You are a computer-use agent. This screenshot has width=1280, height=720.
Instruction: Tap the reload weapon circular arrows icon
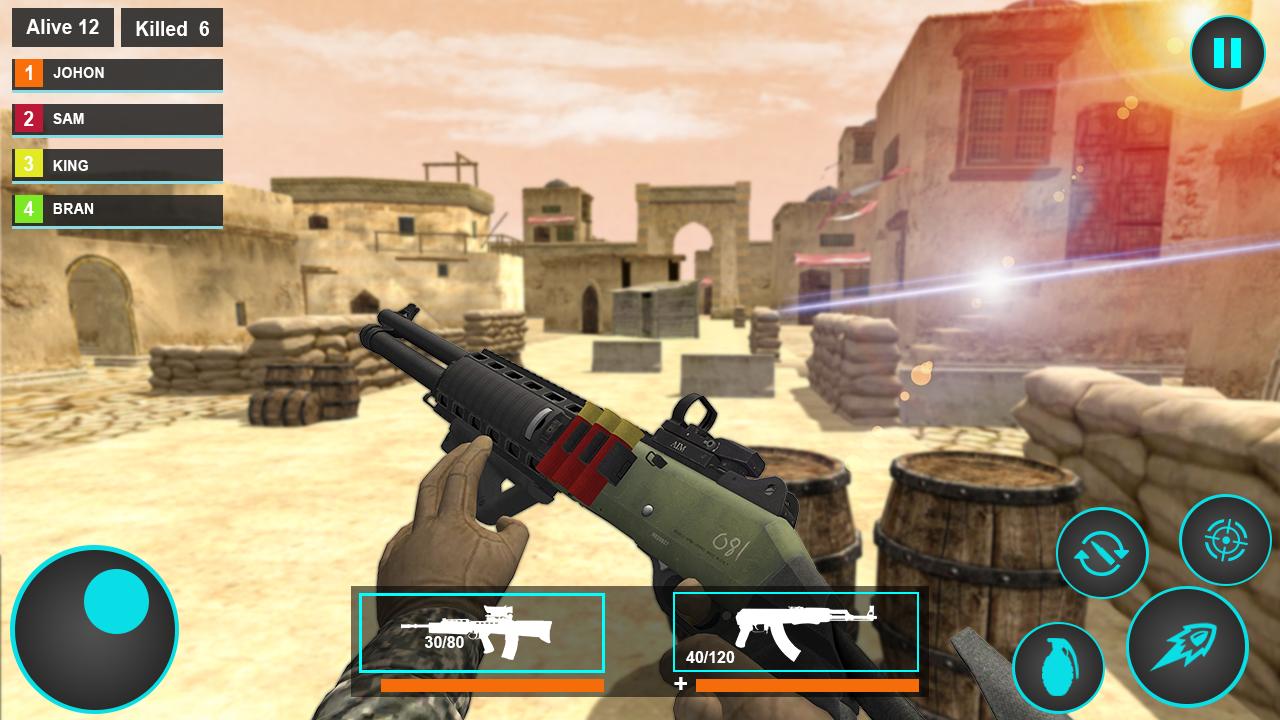click(1103, 552)
